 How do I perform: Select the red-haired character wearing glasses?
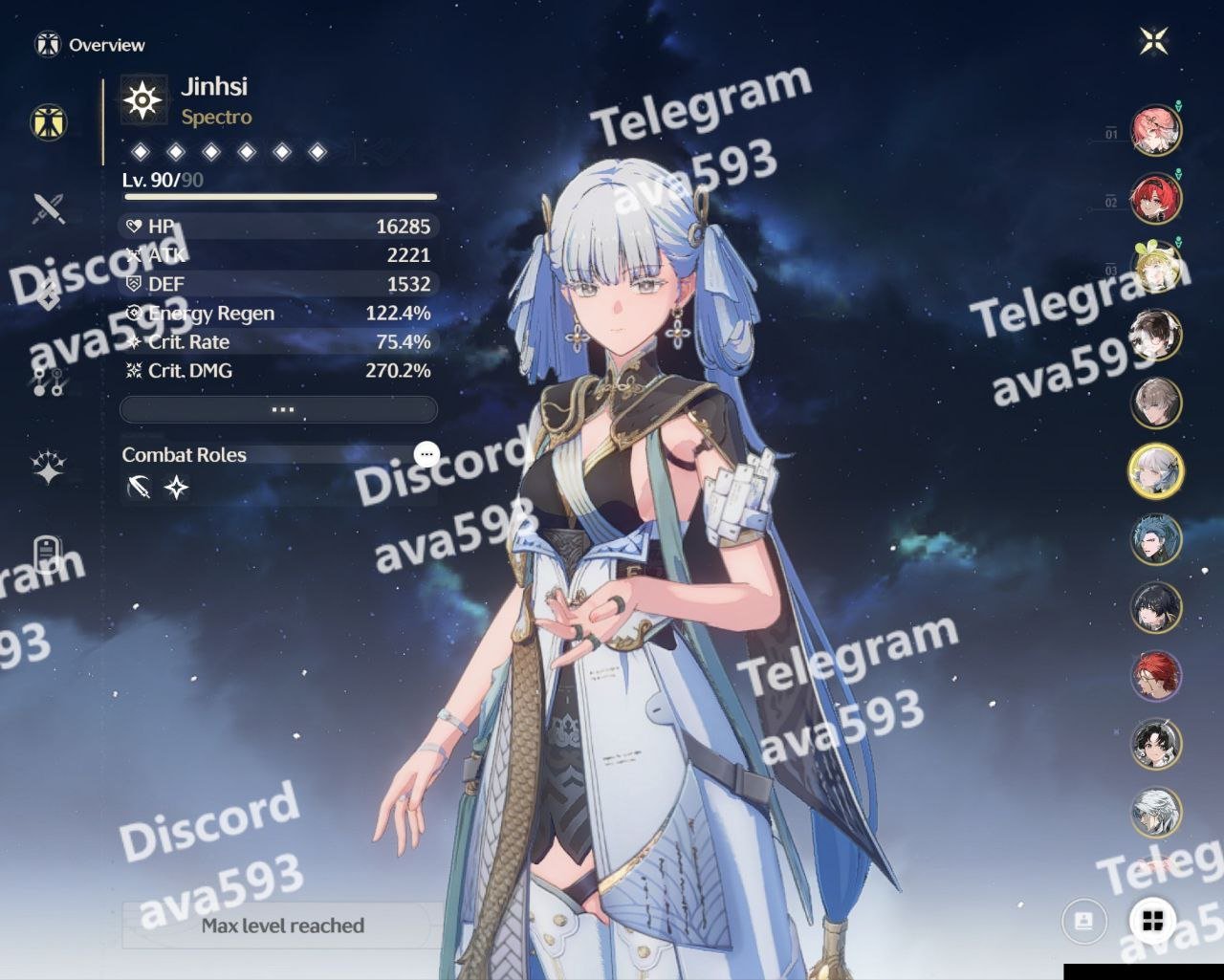tap(1156, 676)
